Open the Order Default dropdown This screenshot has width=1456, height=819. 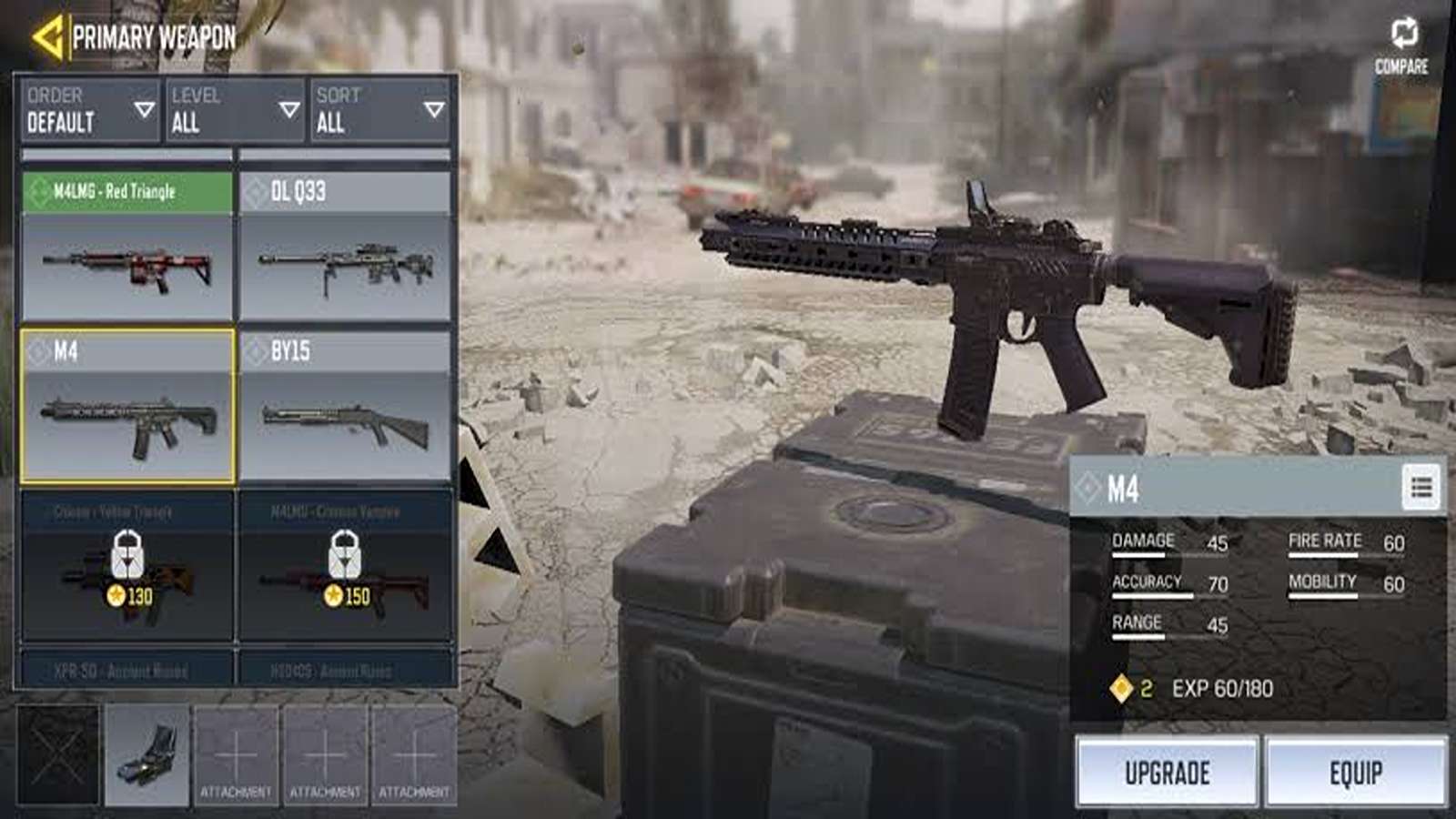(x=89, y=110)
